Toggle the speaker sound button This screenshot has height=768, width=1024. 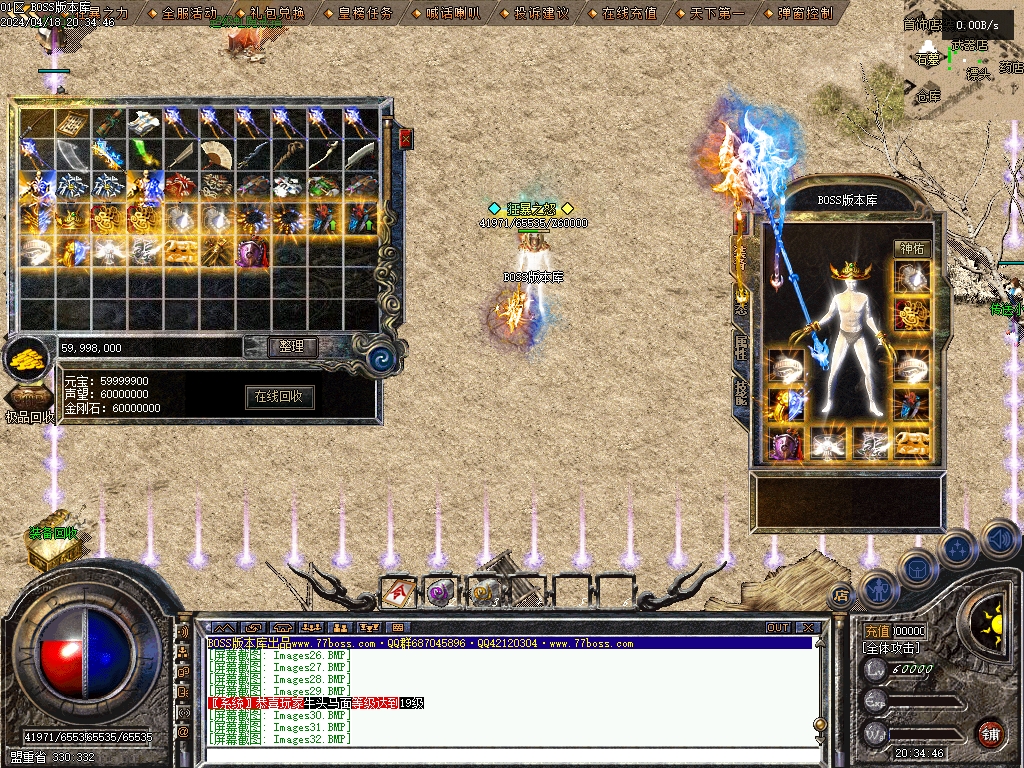tap(1000, 540)
